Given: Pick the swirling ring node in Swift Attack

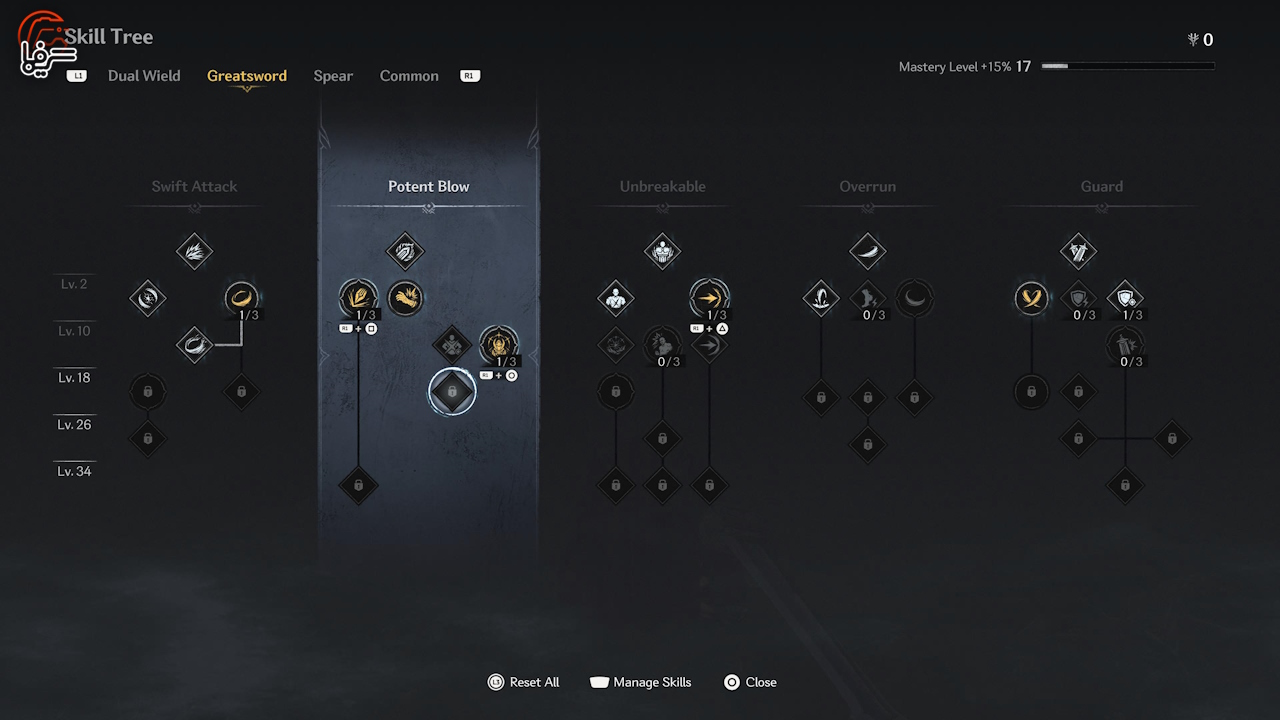Looking at the screenshot, I should pyautogui.click(x=195, y=345).
